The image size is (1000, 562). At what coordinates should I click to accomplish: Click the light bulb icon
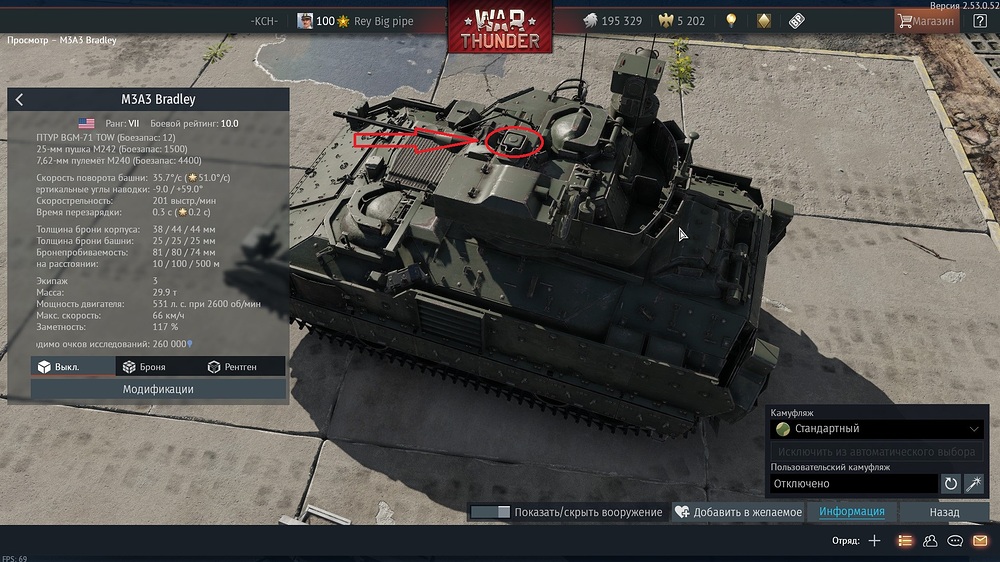(731, 20)
